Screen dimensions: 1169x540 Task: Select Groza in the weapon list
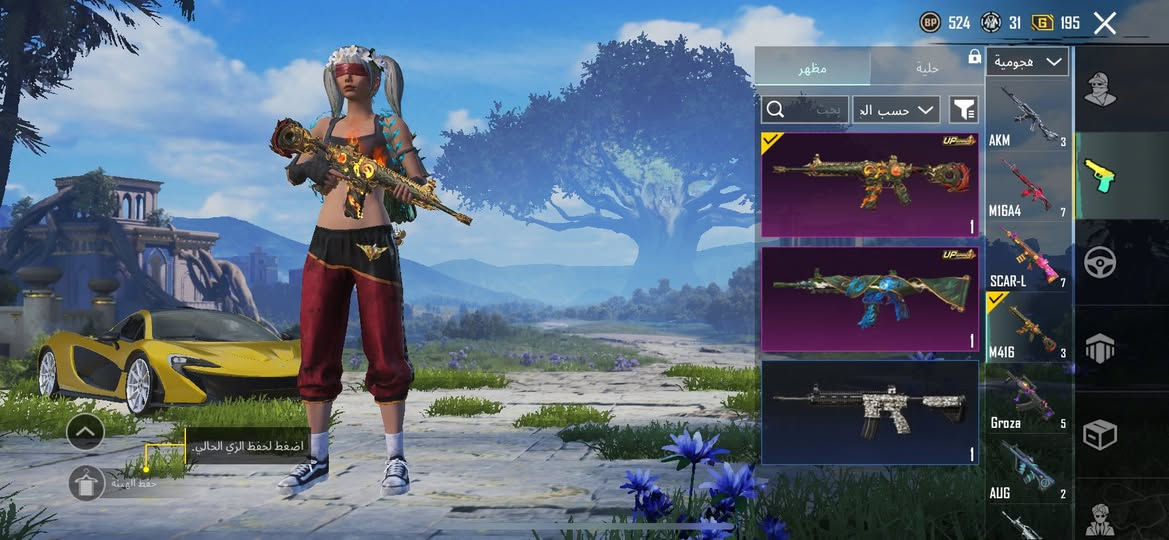click(x=1028, y=399)
